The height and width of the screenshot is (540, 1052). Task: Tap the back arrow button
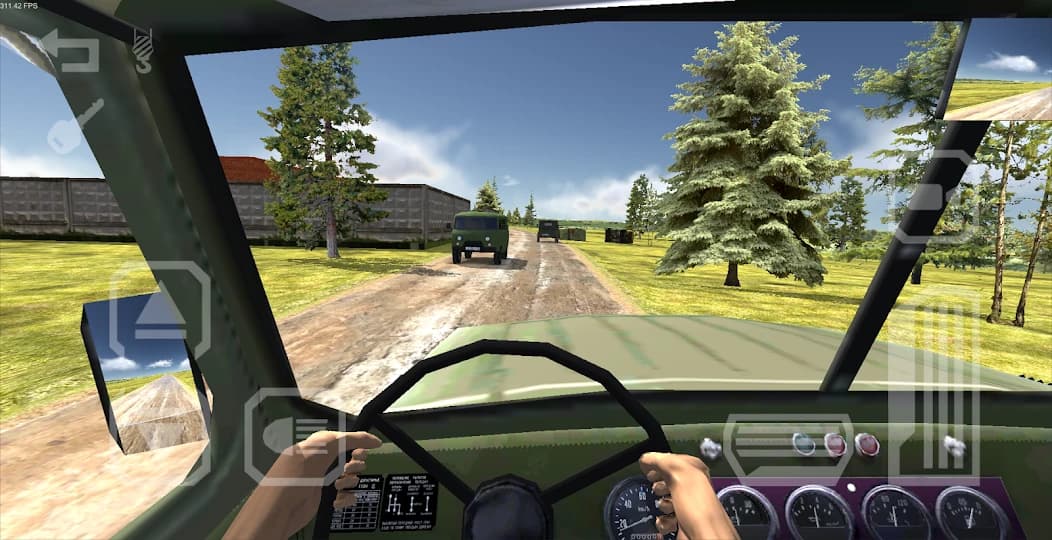click(70, 51)
